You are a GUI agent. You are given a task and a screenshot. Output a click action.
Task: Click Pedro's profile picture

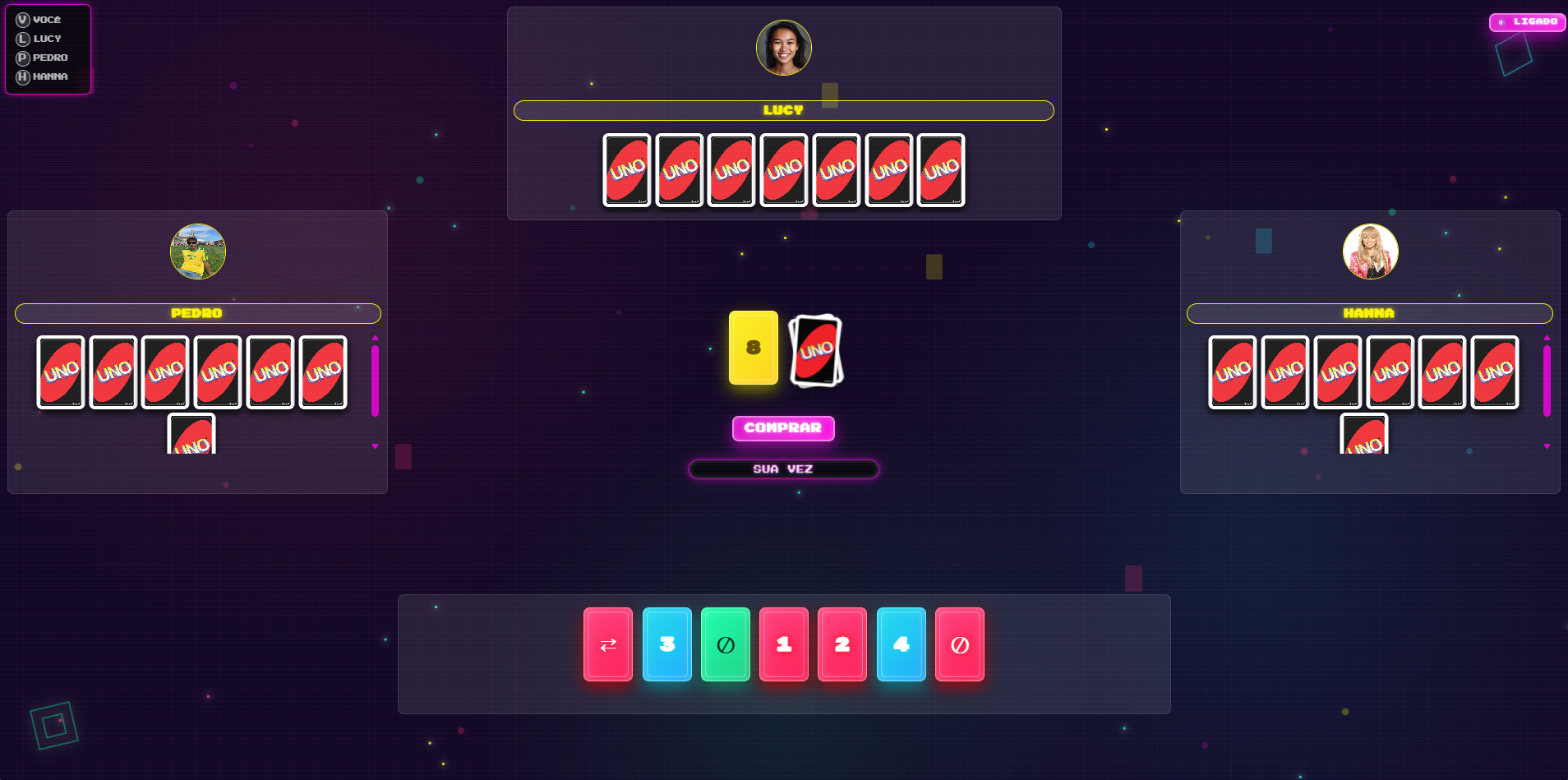(x=198, y=252)
